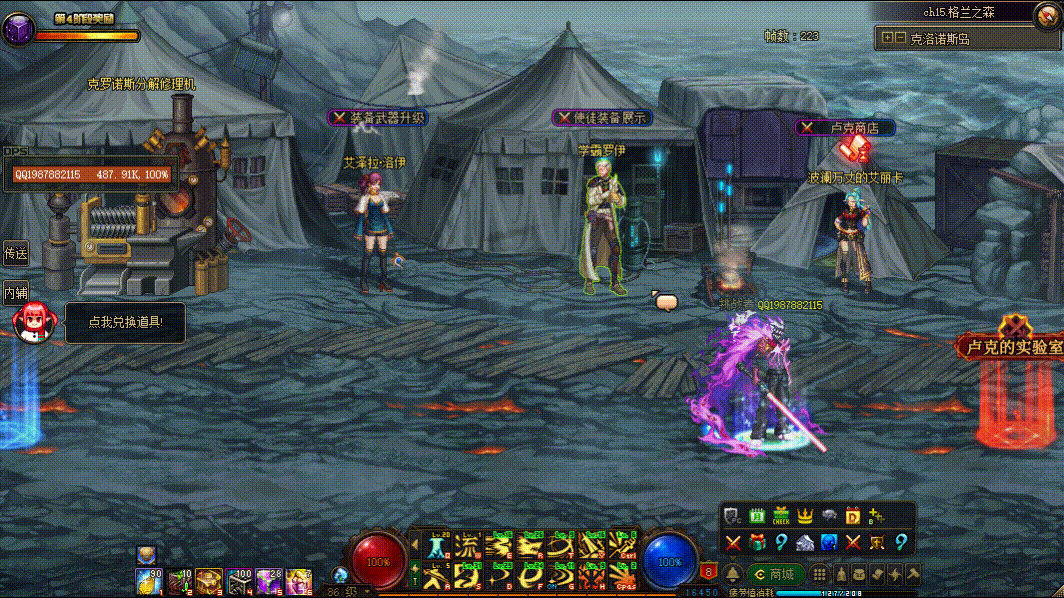Open the red-ribbon gift box icon
The height and width of the screenshot is (598, 1064).
pyautogui.click(x=757, y=542)
